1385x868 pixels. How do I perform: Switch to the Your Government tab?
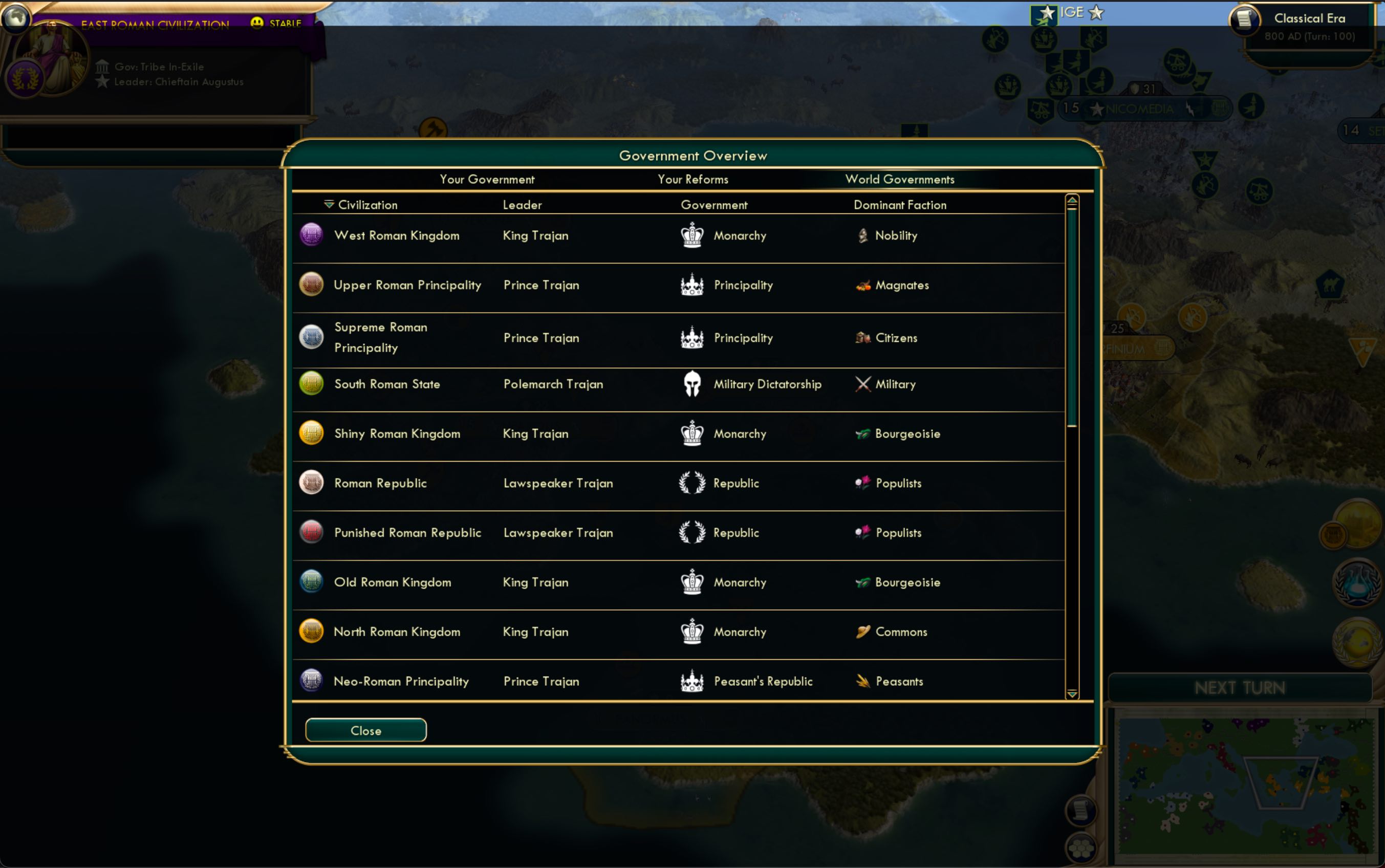click(487, 179)
